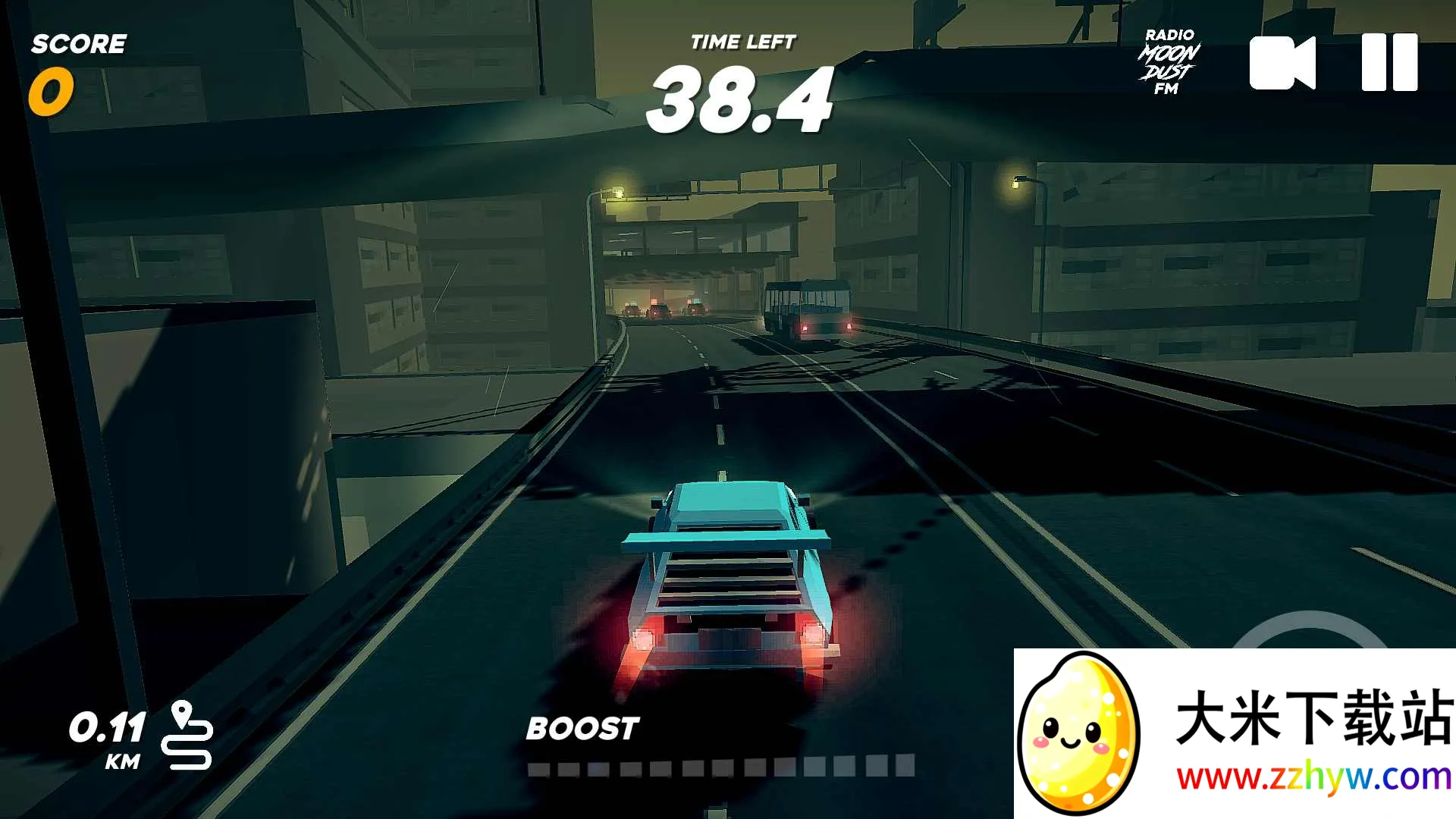Switch the camera view

(x=1282, y=63)
